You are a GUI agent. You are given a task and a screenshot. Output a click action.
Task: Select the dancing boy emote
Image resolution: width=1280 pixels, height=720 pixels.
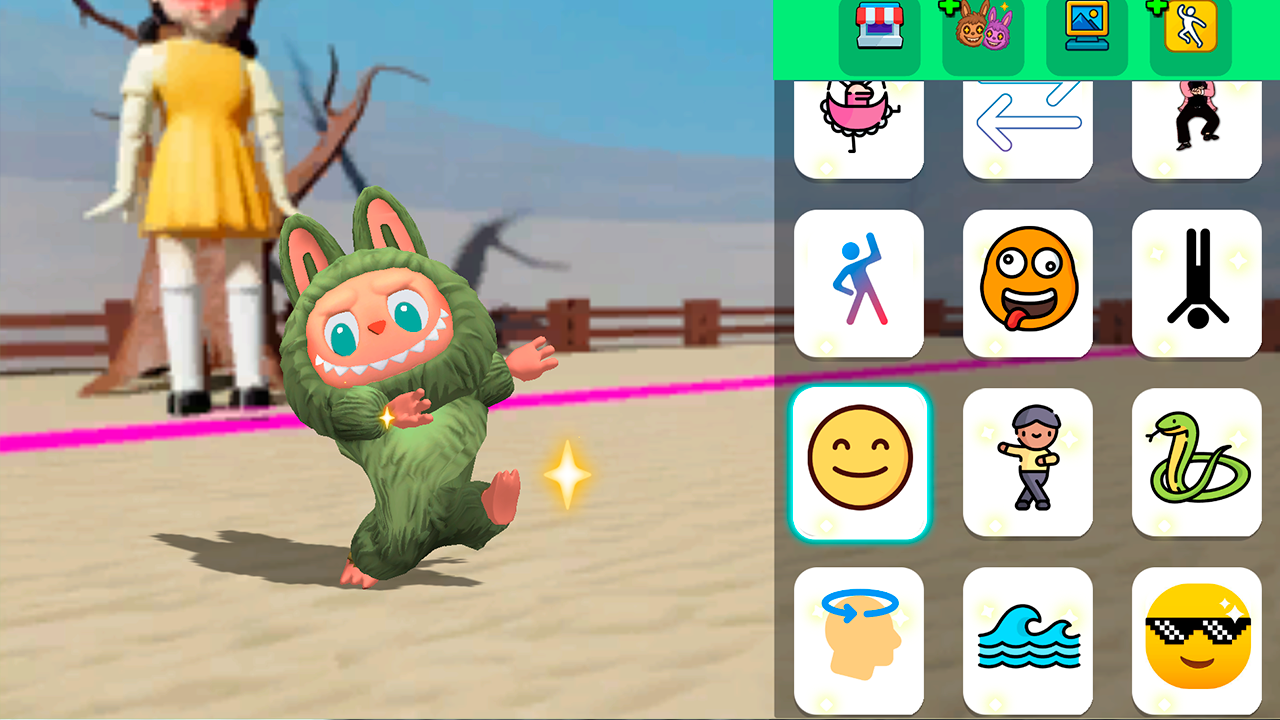(1027, 462)
